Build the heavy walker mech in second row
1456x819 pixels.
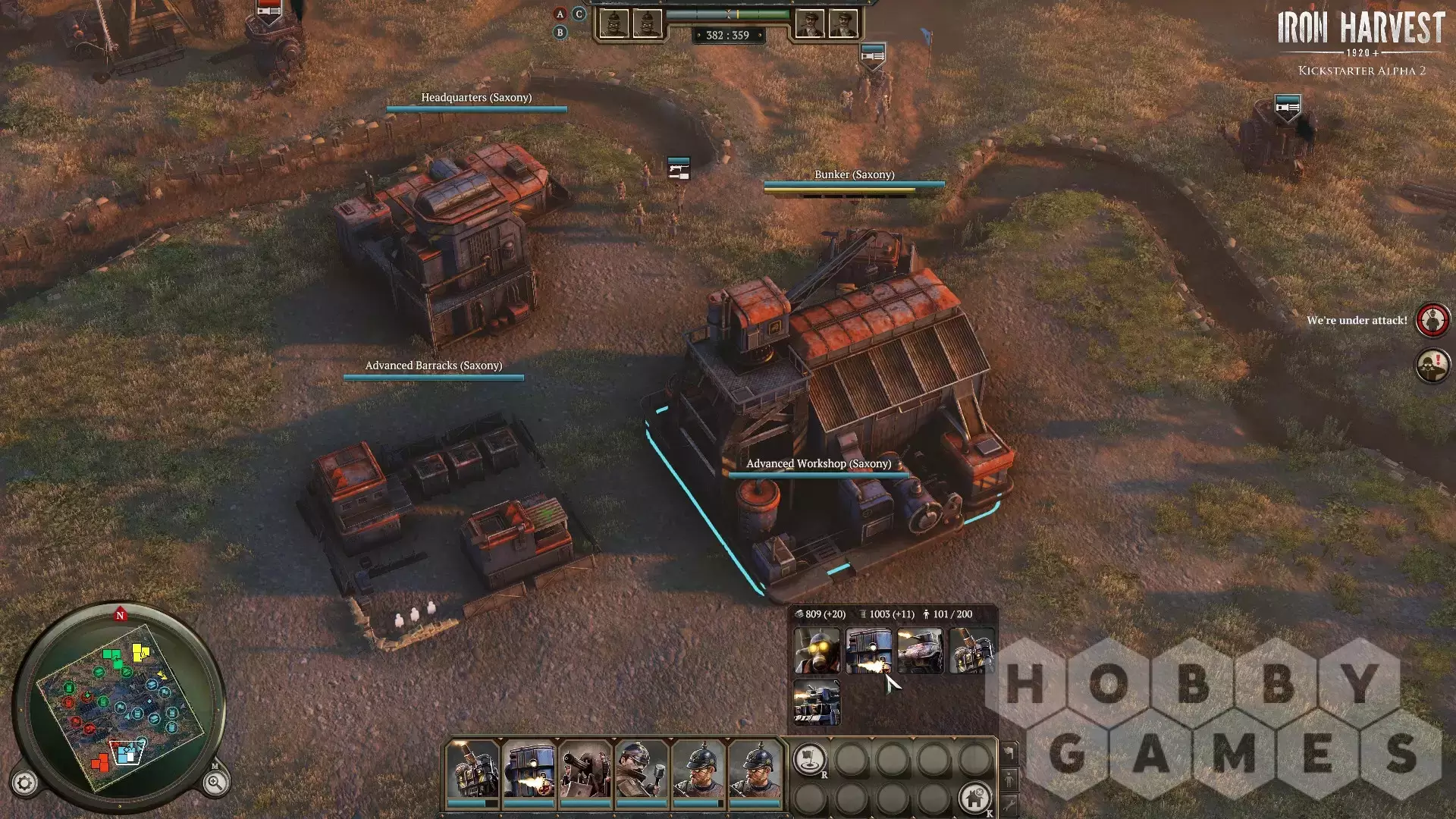817,702
